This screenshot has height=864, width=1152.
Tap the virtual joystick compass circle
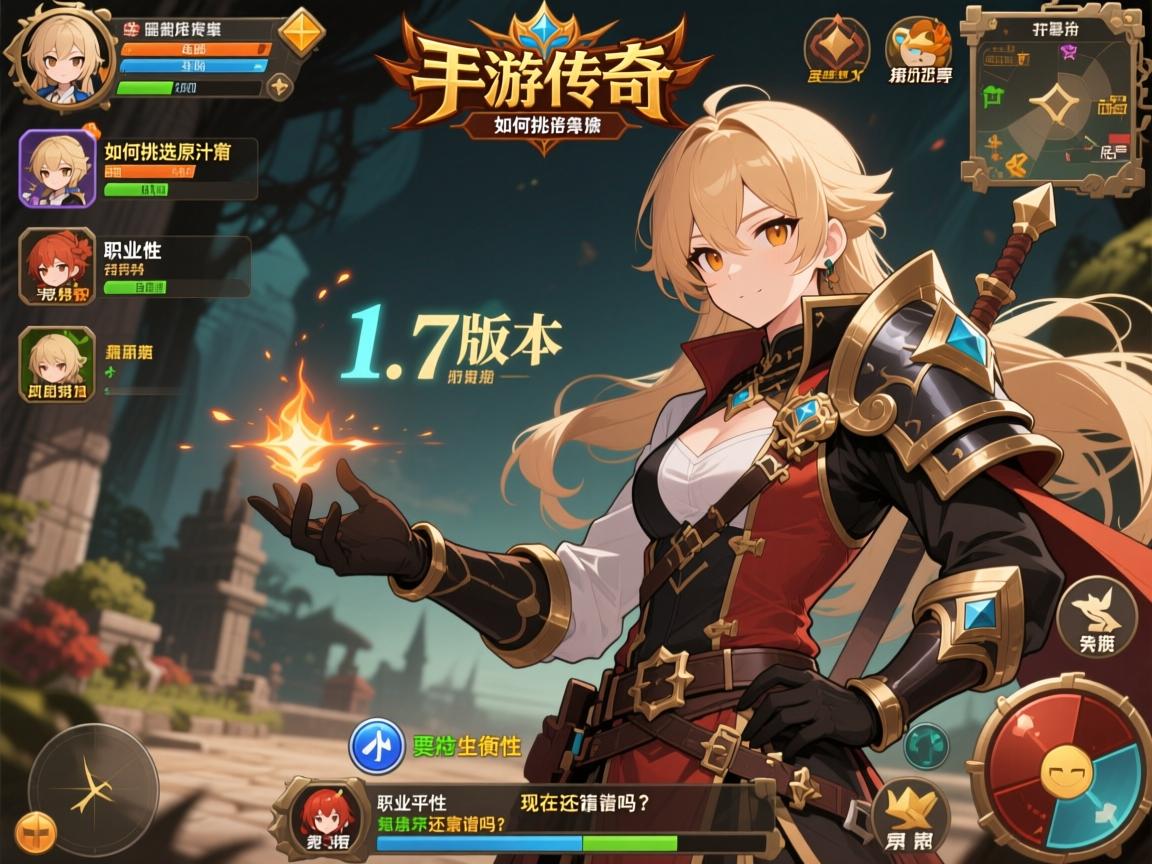coord(92,789)
